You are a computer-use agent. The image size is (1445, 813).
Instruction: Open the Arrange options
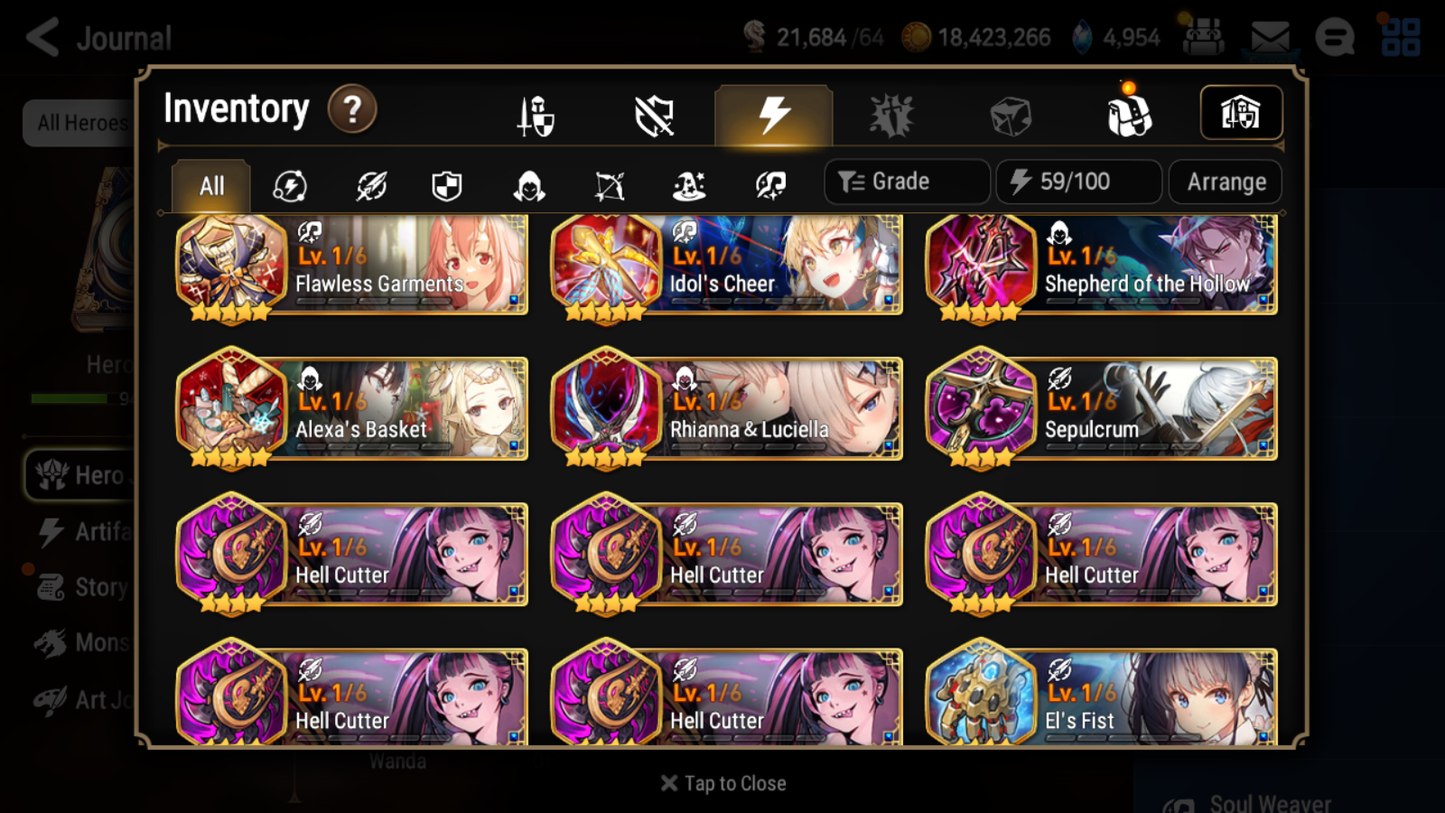pyautogui.click(x=1224, y=181)
